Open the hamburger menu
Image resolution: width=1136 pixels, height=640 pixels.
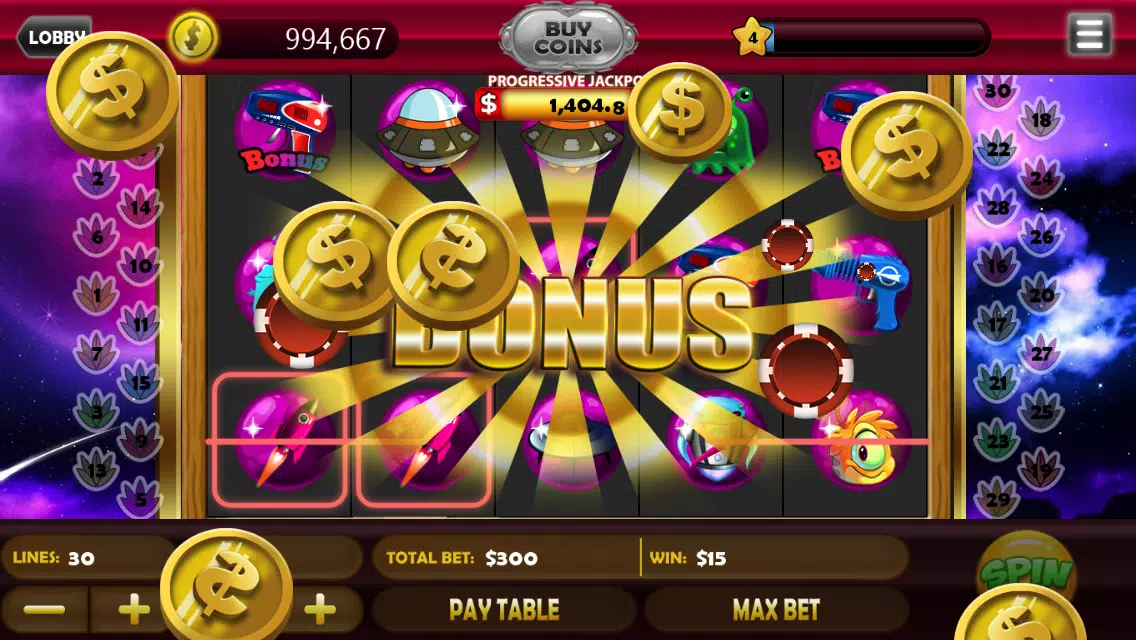(1089, 35)
